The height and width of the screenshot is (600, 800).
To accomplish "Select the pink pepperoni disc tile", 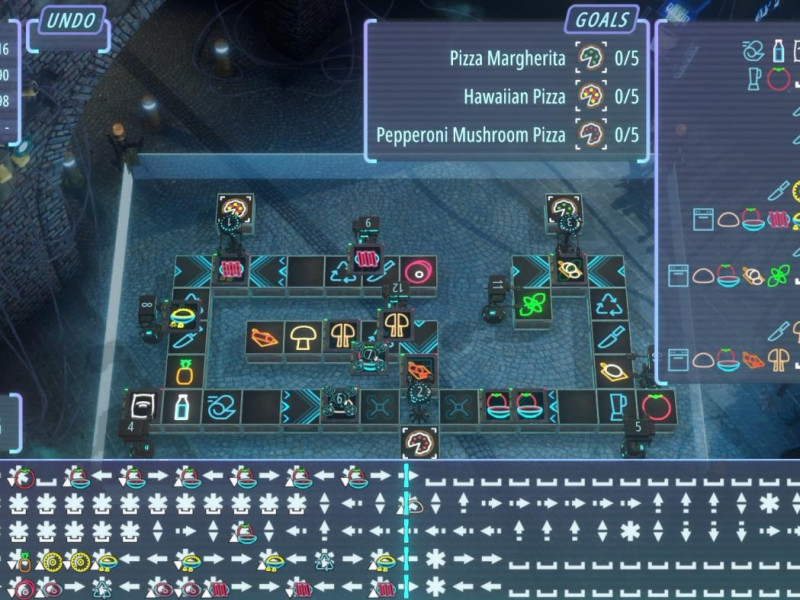I will click(416, 270).
